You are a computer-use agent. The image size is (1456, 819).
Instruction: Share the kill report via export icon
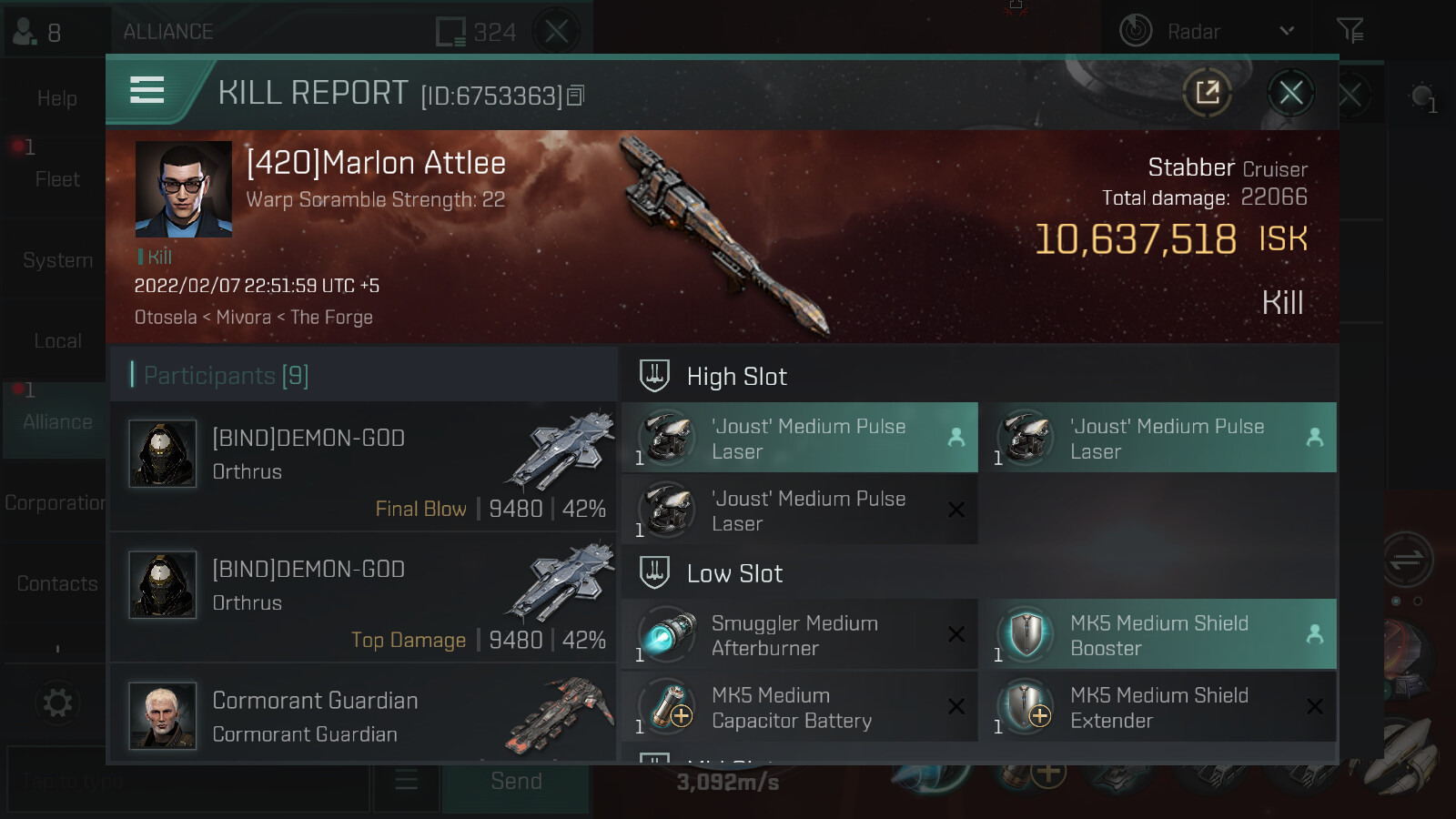(1208, 93)
